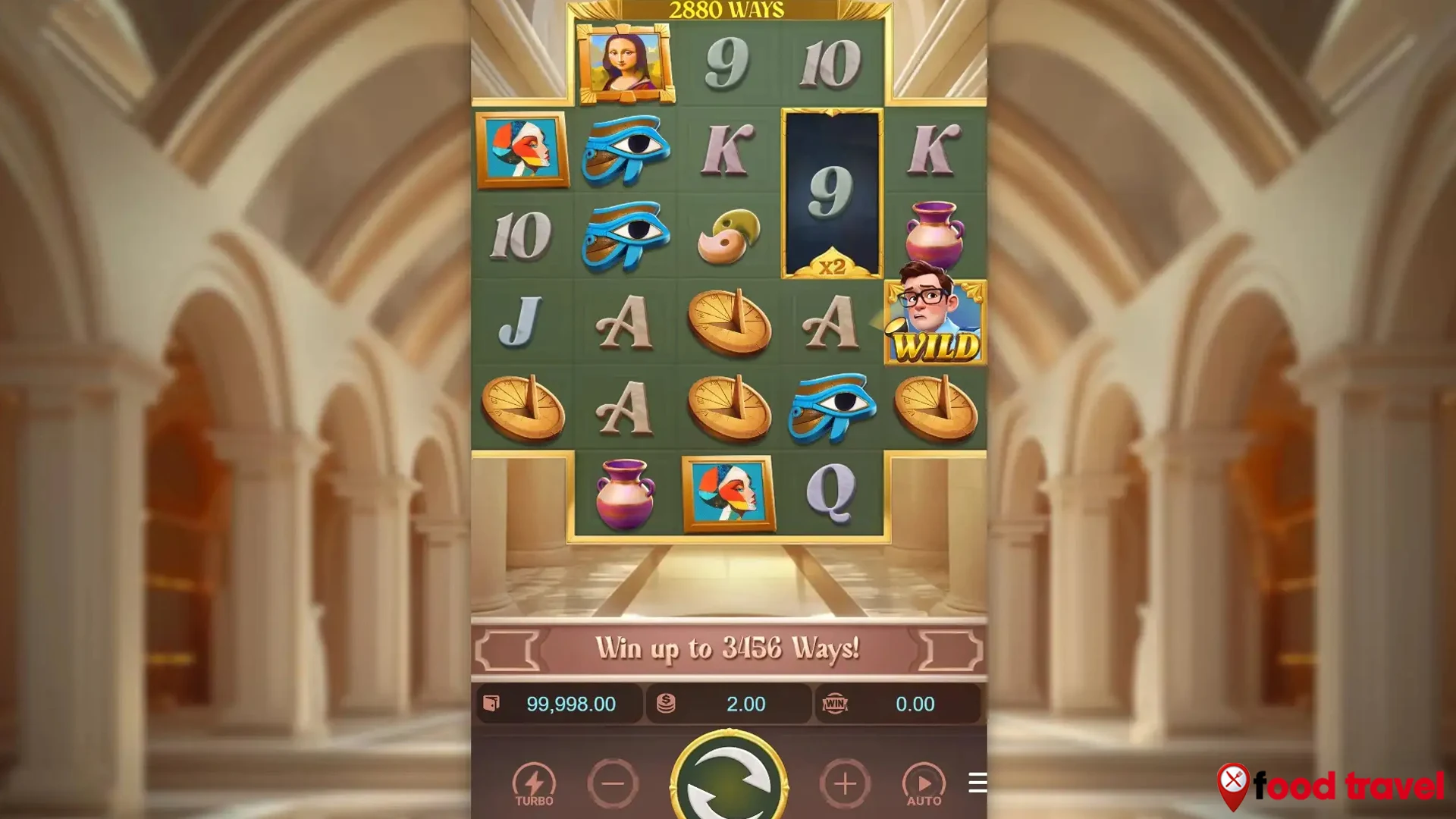Decrease the bet with the minus button
Viewport: 1456px width, 819px height.
pyautogui.click(x=613, y=783)
